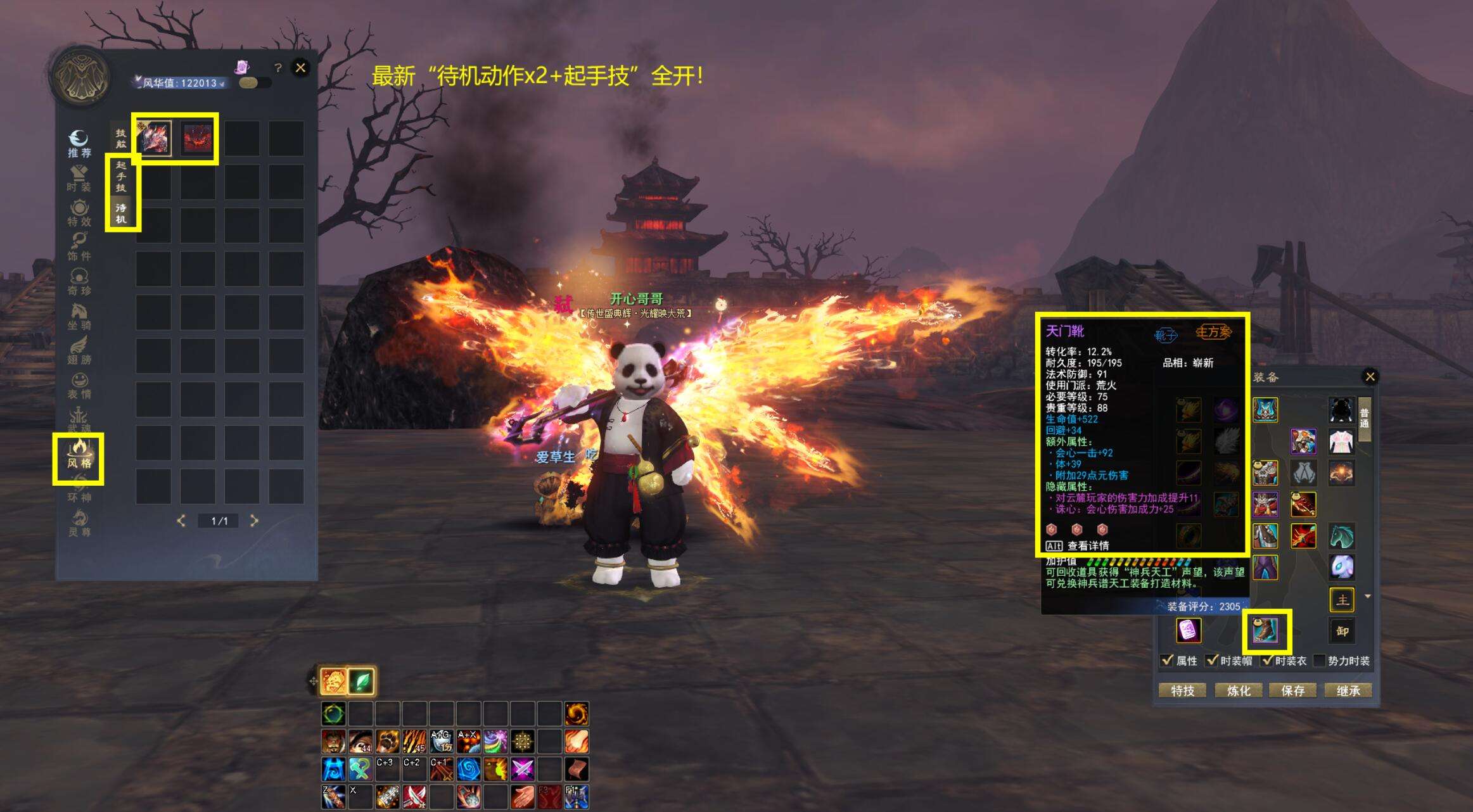The height and width of the screenshot is (812, 1473).
Task: Enable the 势力时装 checkbox
Action: (x=1320, y=661)
